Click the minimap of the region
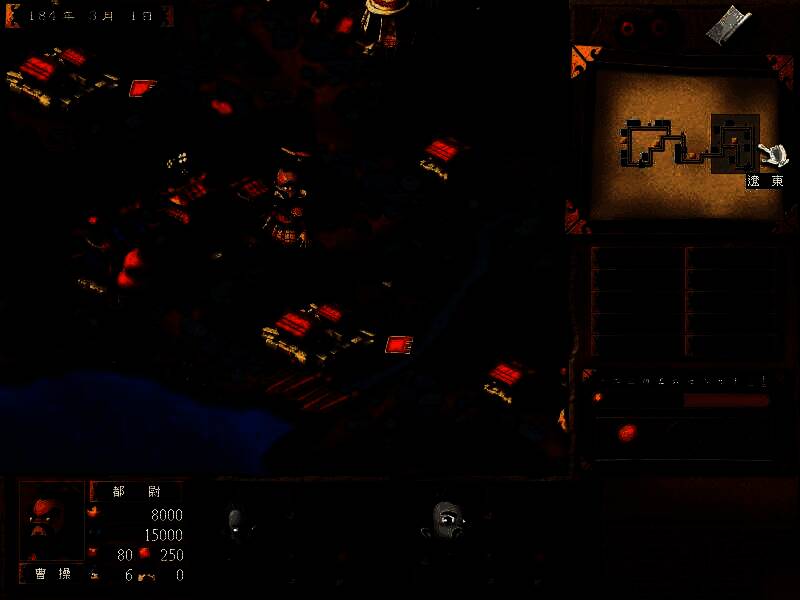Screen dimensions: 800x600 tap(681, 143)
